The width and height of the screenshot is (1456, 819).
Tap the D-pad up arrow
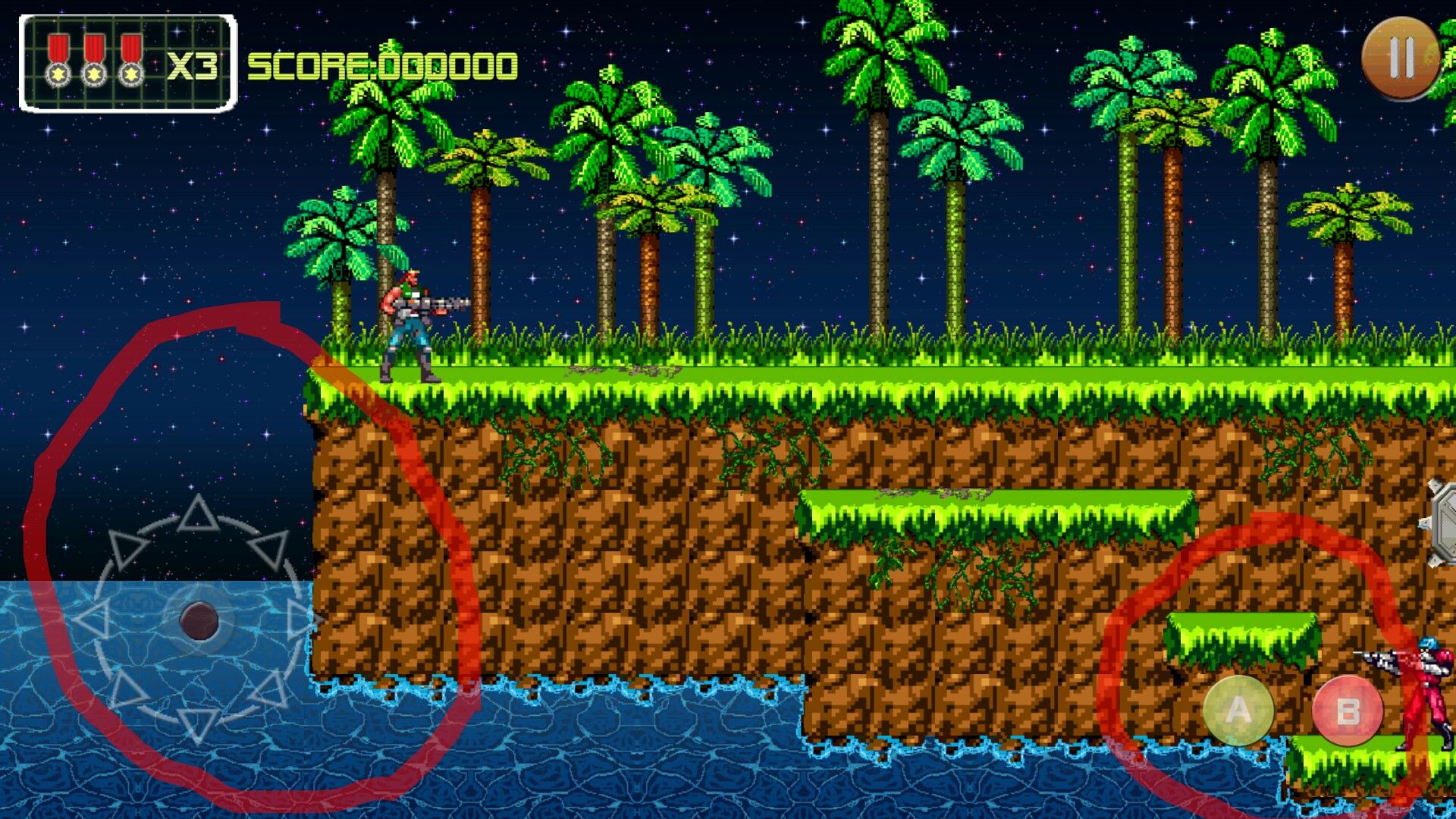click(x=199, y=514)
